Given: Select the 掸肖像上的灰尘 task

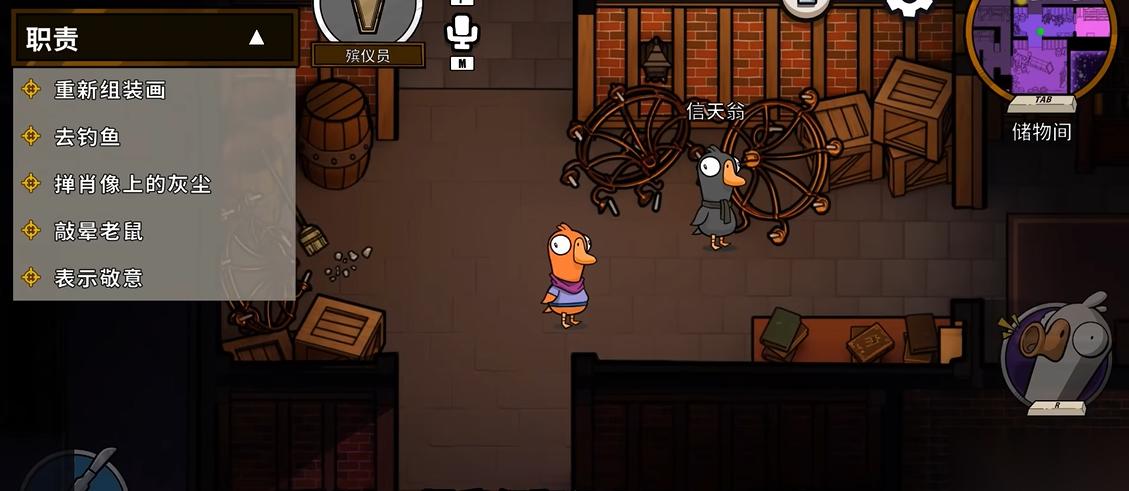Looking at the screenshot, I should [x=132, y=184].
